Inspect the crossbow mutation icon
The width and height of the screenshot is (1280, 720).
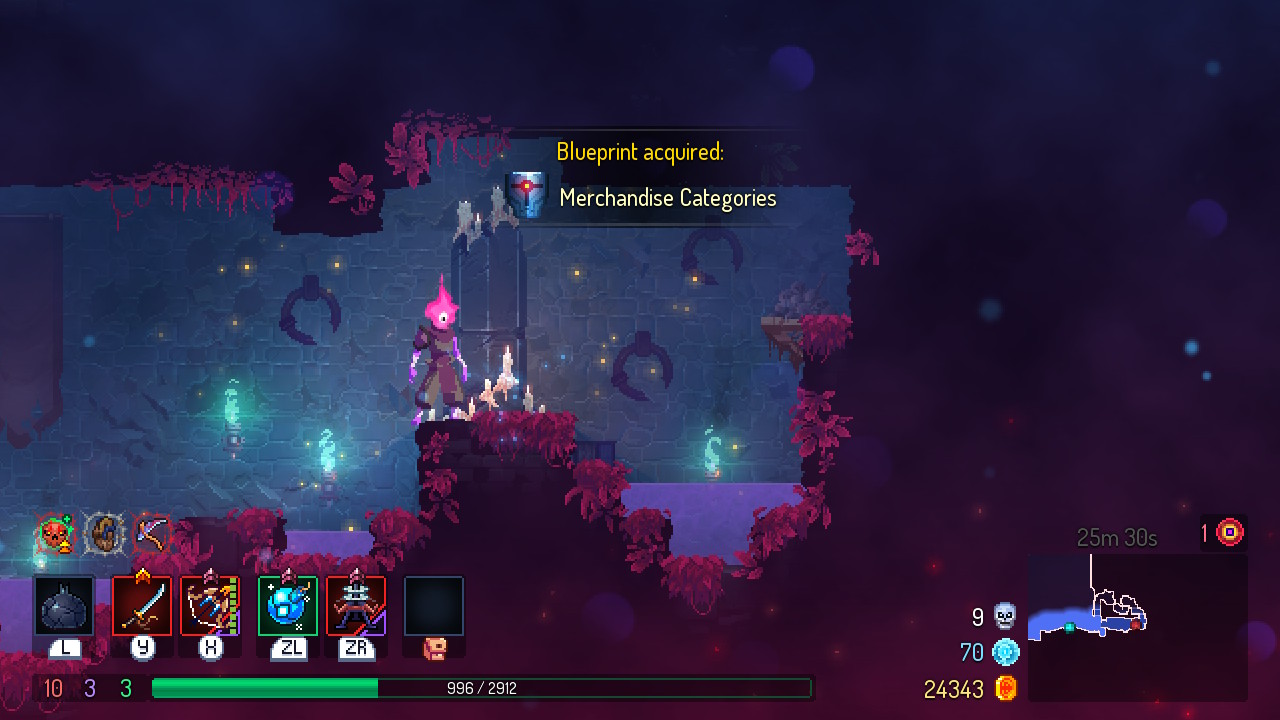pos(151,534)
